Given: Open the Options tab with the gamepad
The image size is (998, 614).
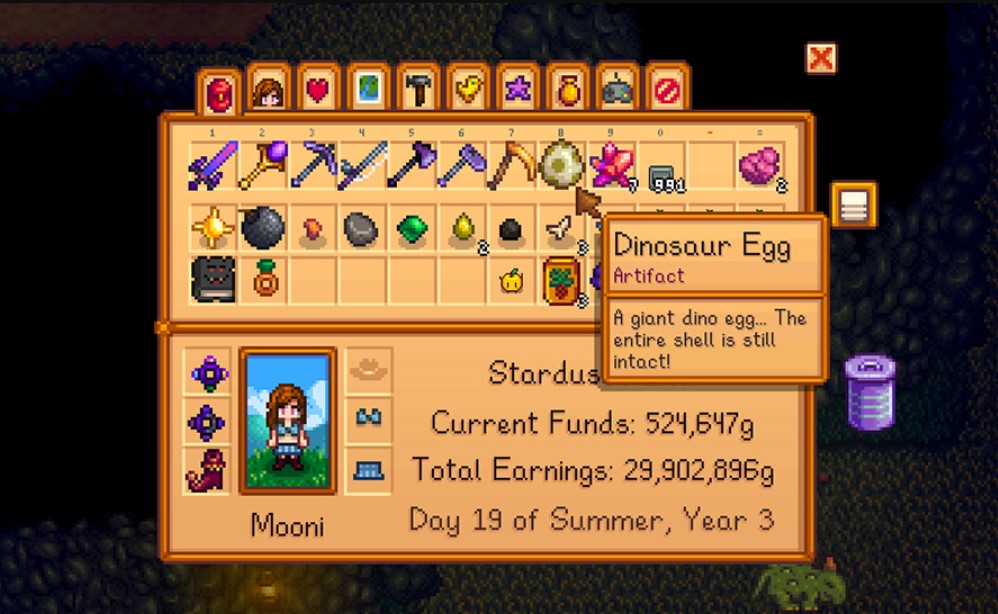Looking at the screenshot, I should 617,92.
